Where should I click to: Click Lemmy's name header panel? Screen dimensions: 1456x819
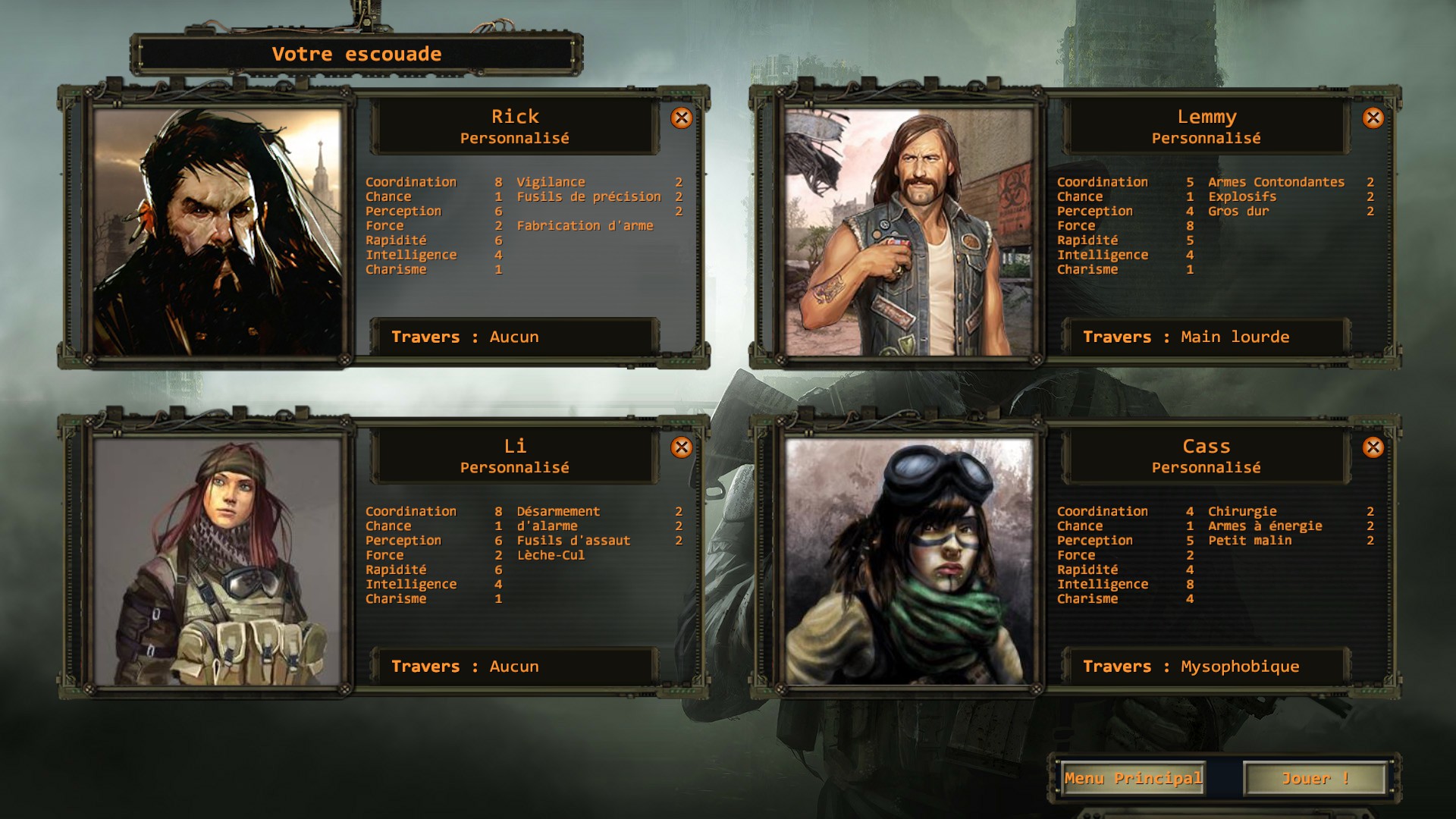(x=1206, y=126)
